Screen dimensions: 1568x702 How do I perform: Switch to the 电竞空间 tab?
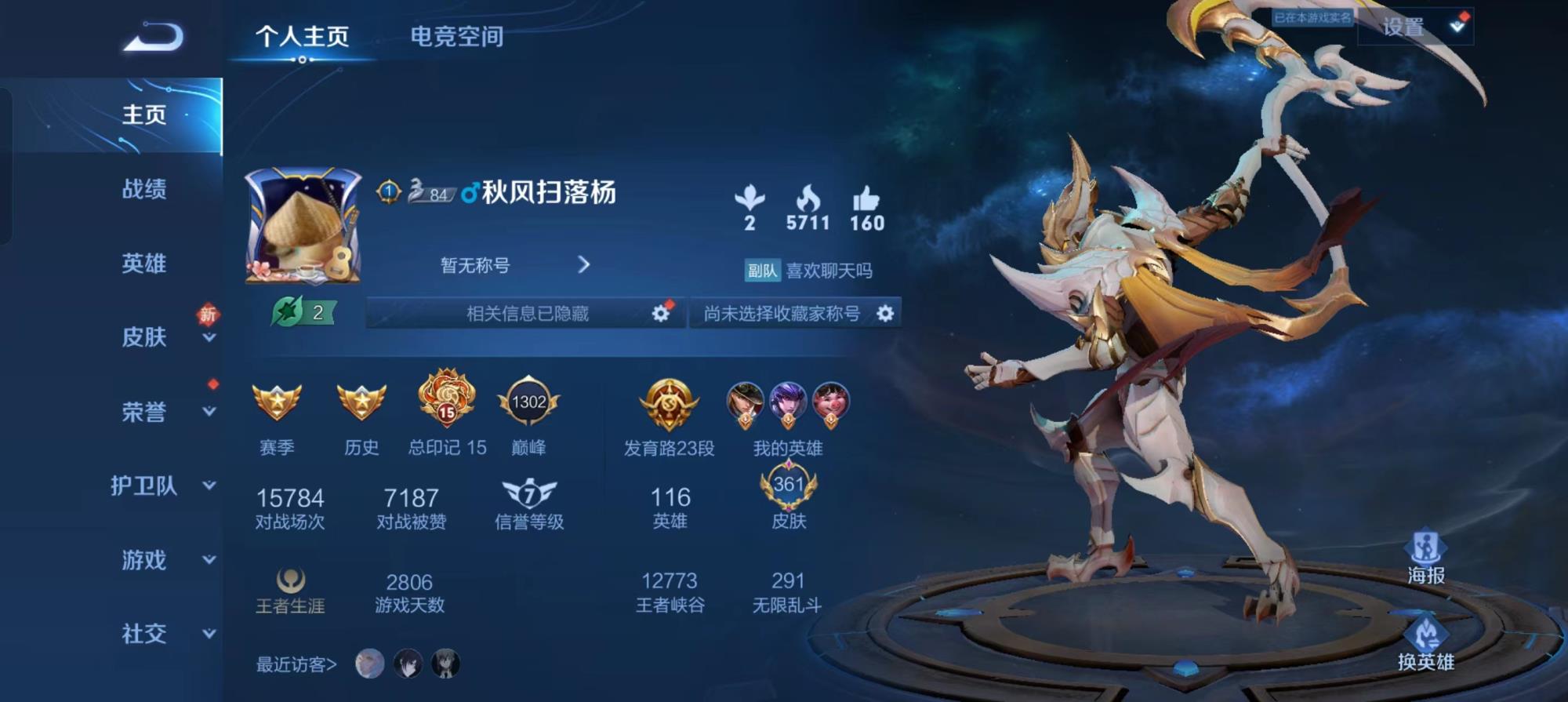456,36
